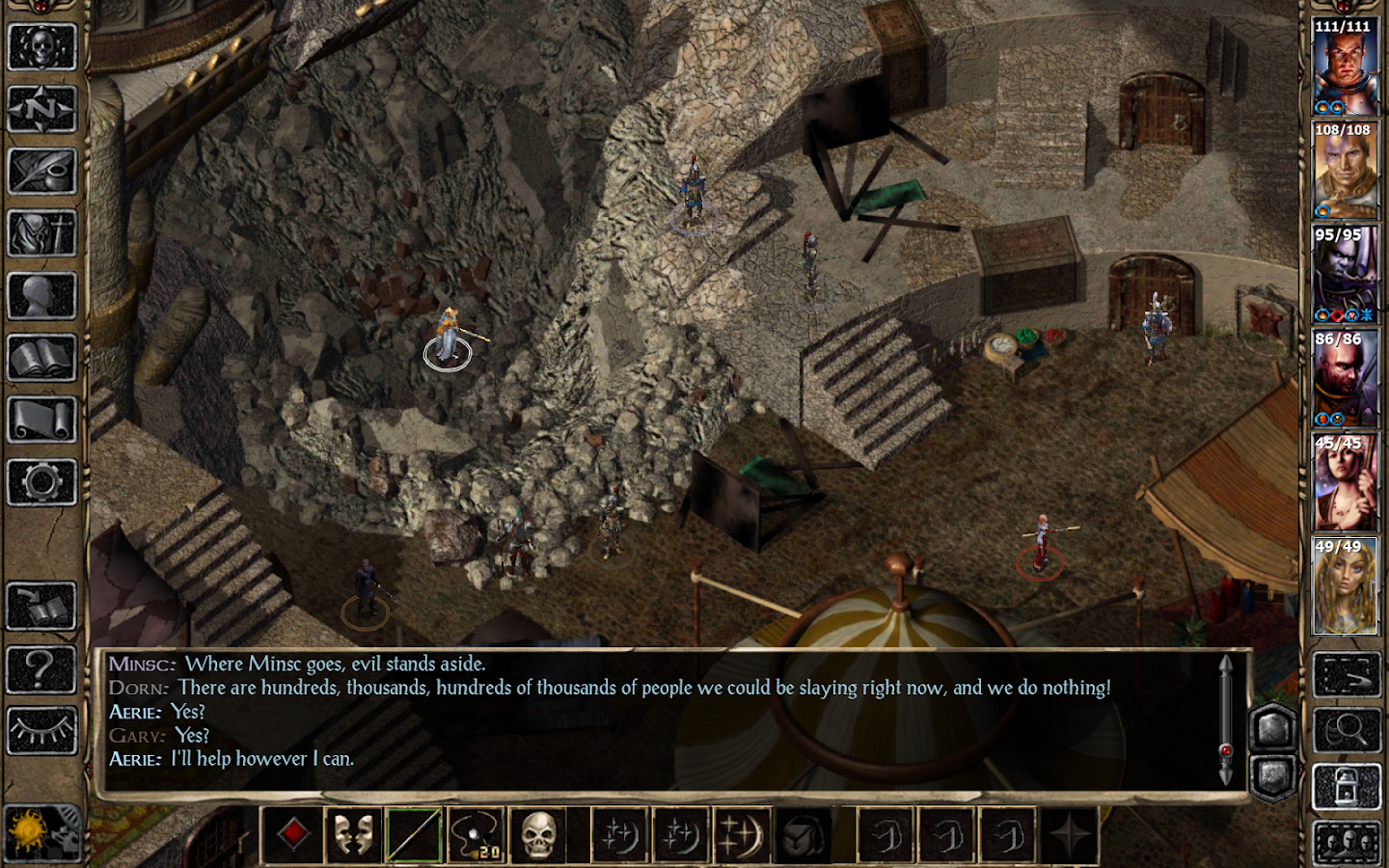Image resolution: width=1389 pixels, height=868 pixels.
Task: Click the question mark help button
Action: point(41,667)
